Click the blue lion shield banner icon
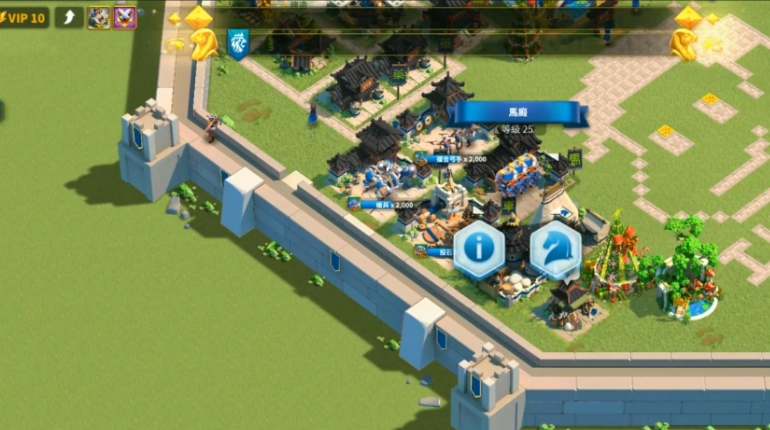Viewport: 770px width, 430px height. pyautogui.click(x=238, y=42)
